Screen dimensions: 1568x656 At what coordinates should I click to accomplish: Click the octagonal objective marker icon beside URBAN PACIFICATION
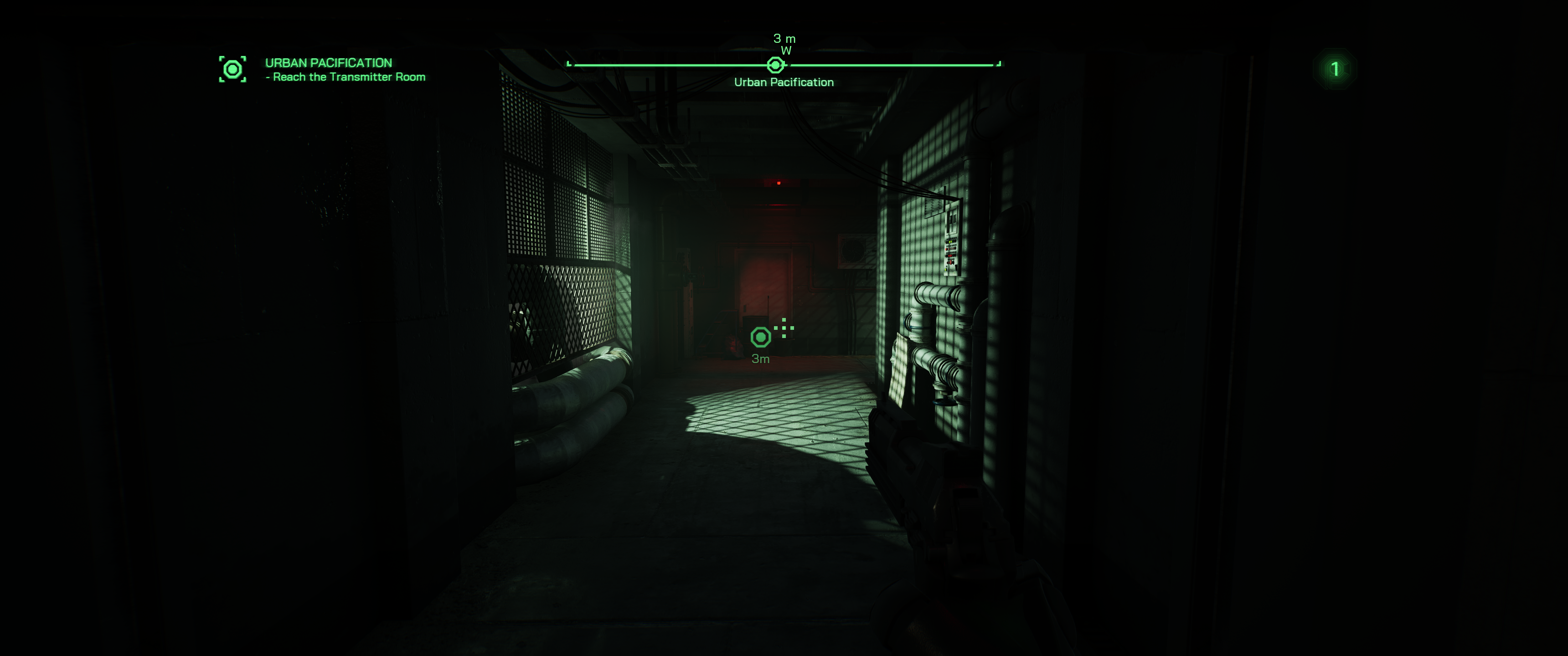[233, 69]
